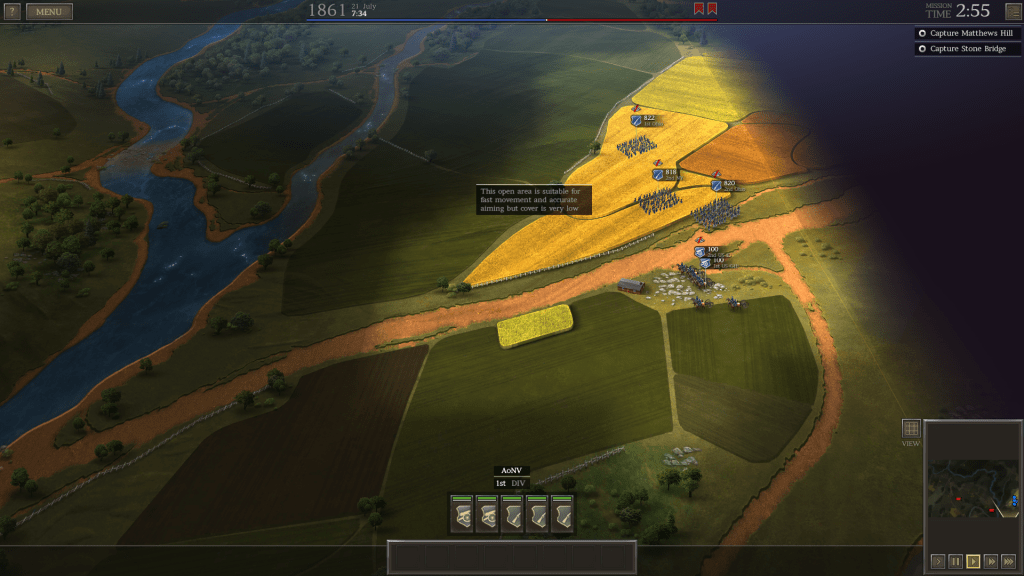Select the brigade marker showing 822 men
This screenshot has height=576, width=1024.
637,120
